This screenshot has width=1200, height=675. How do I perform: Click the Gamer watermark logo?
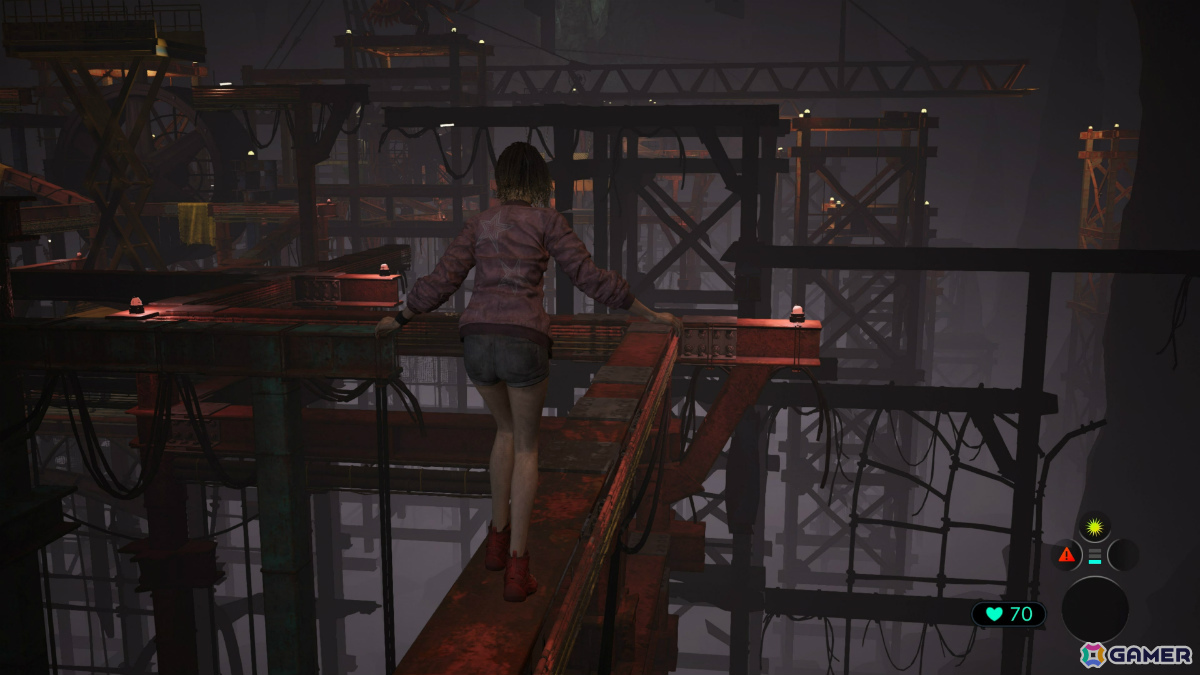(x=1136, y=655)
